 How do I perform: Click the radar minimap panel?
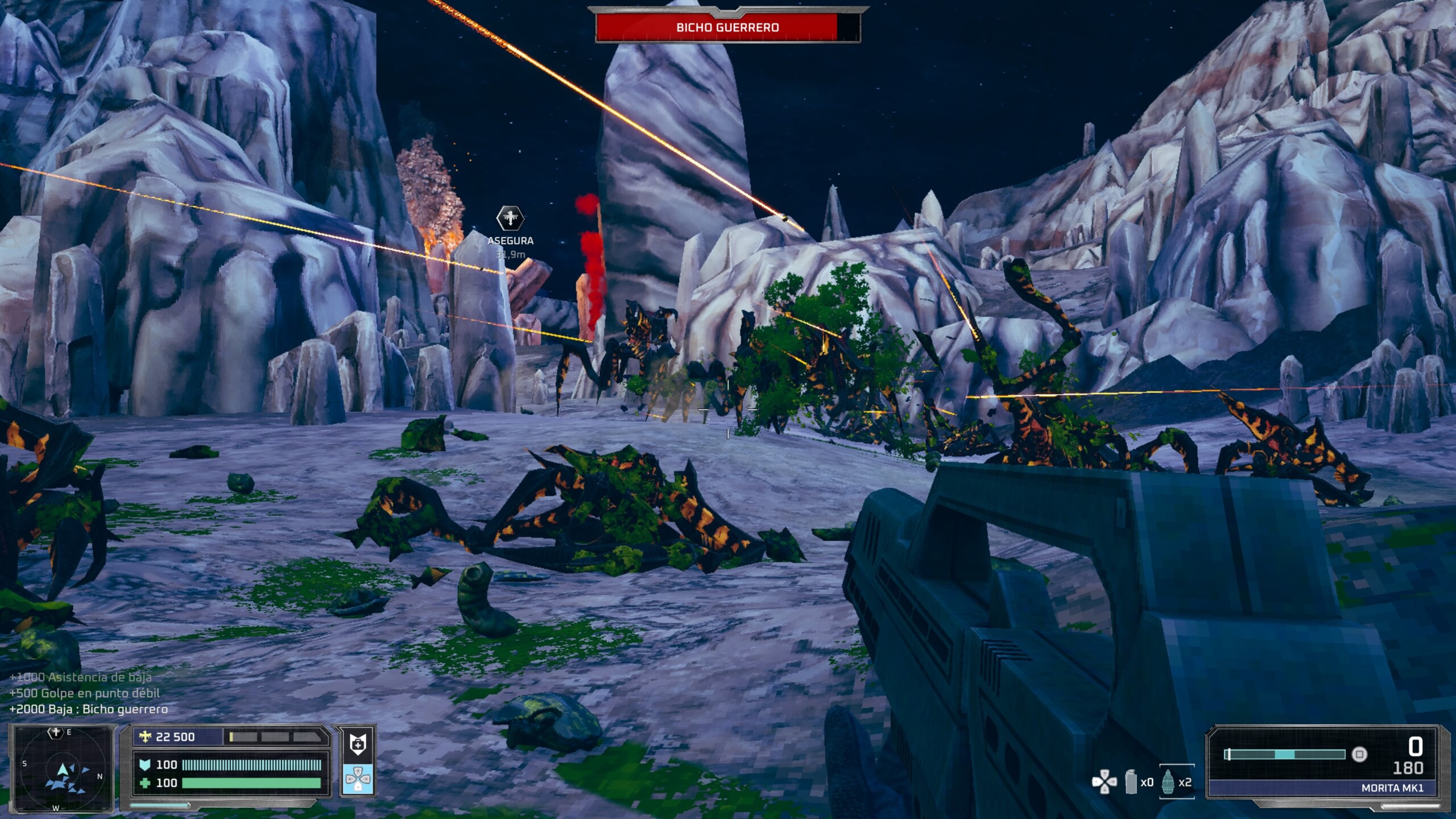(61, 768)
